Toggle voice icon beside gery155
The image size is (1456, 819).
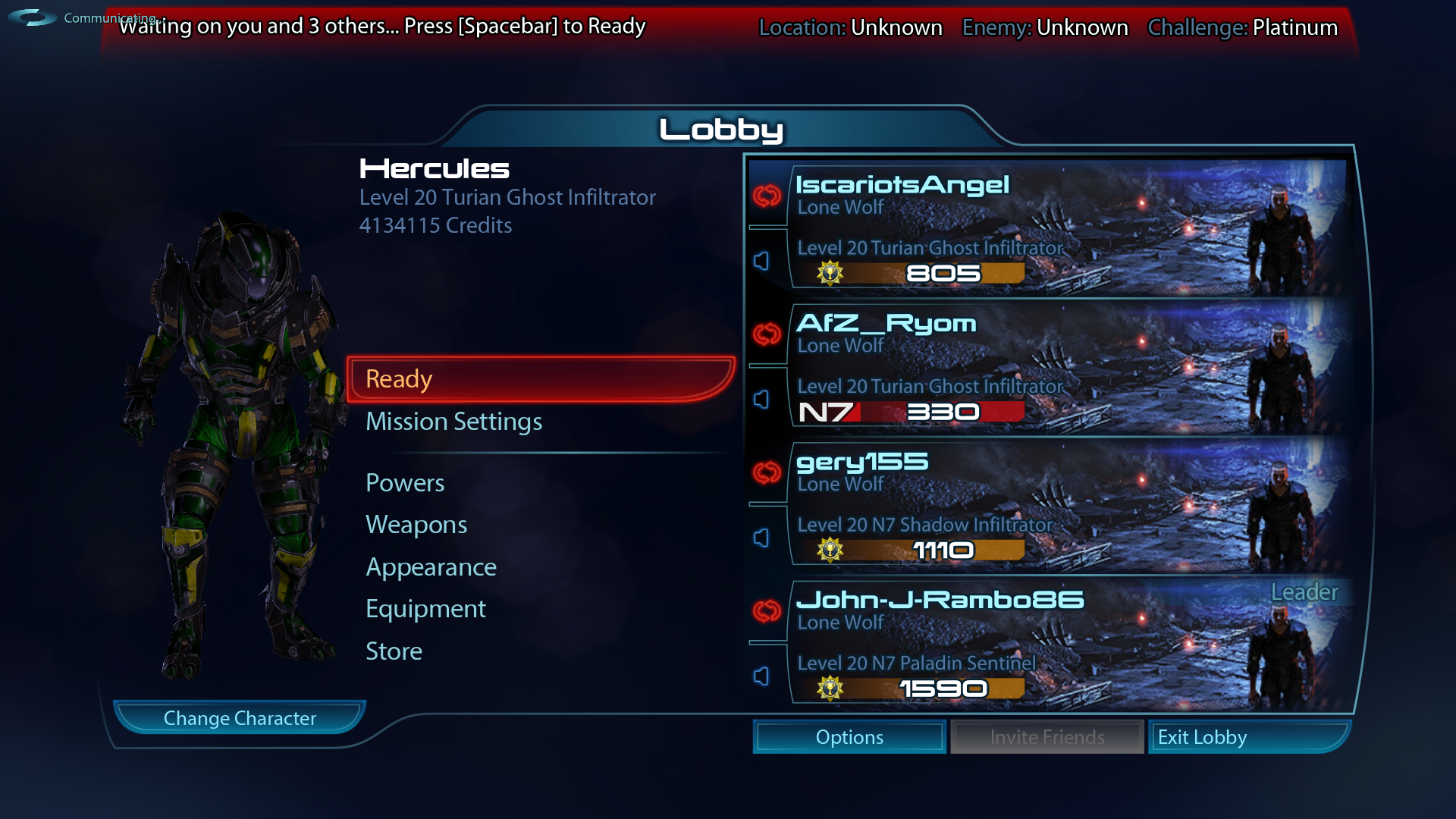761,538
